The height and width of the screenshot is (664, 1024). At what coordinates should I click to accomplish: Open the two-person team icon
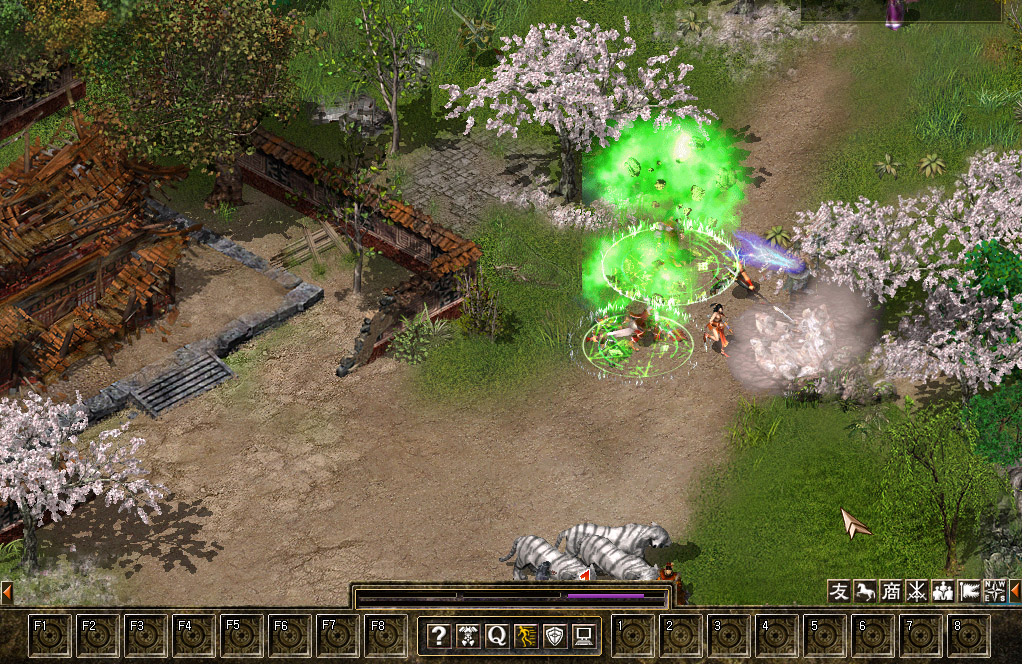coord(942,591)
